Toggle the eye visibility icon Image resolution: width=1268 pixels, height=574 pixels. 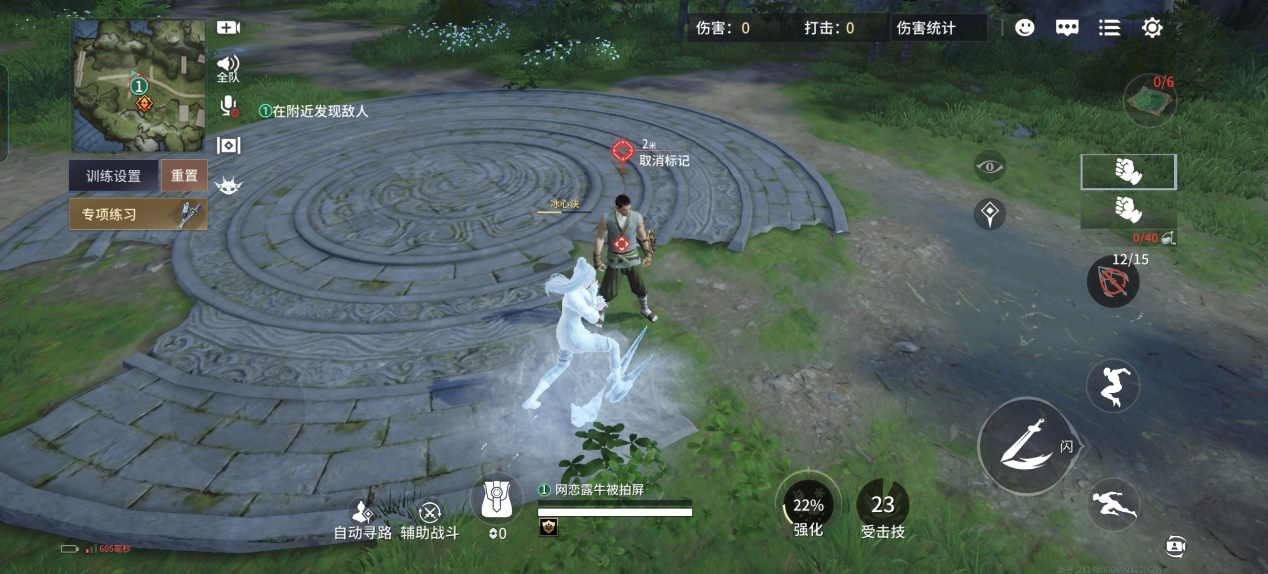990,166
